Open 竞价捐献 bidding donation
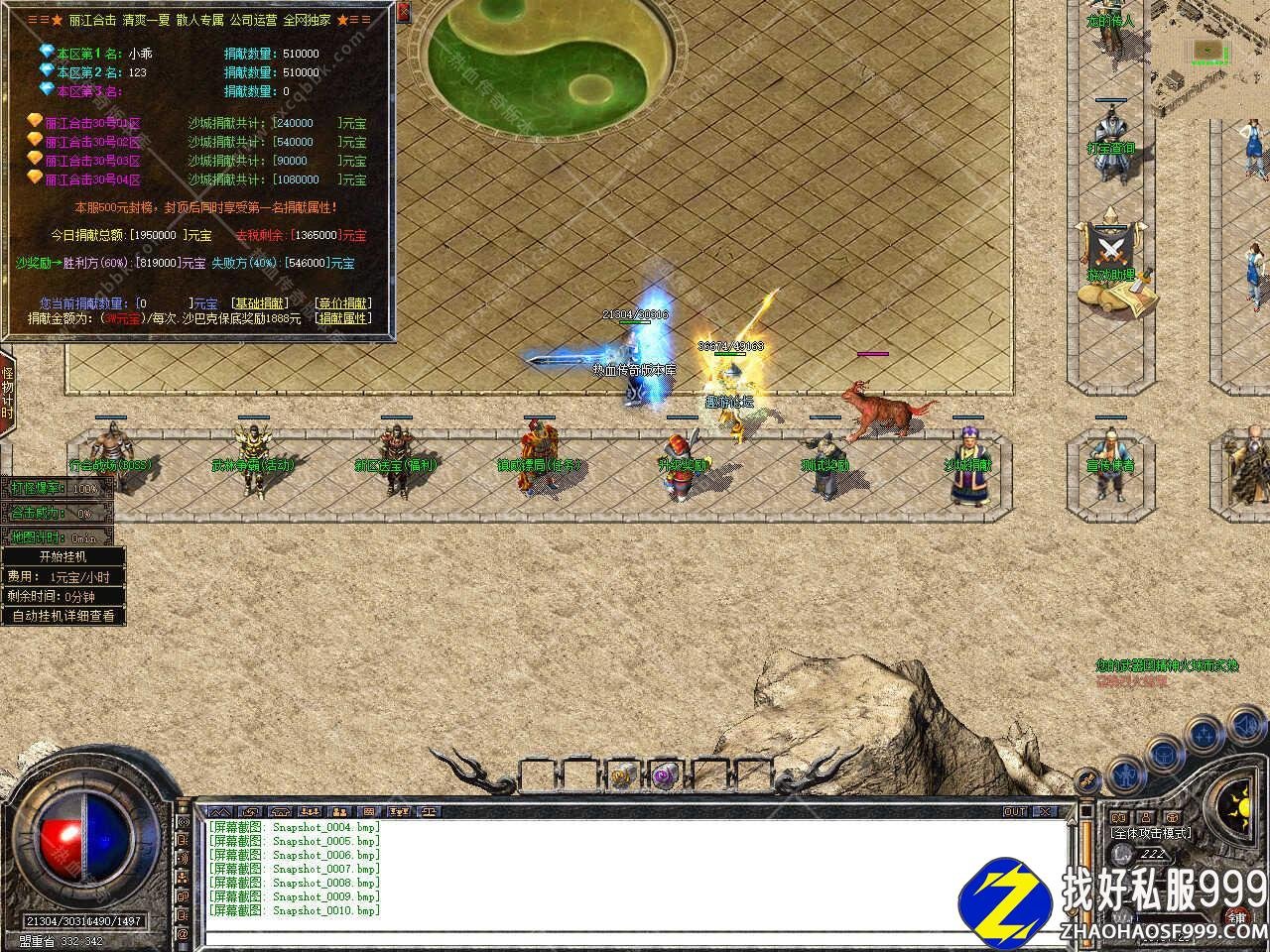Image resolution: width=1270 pixels, height=952 pixels. click(343, 303)
